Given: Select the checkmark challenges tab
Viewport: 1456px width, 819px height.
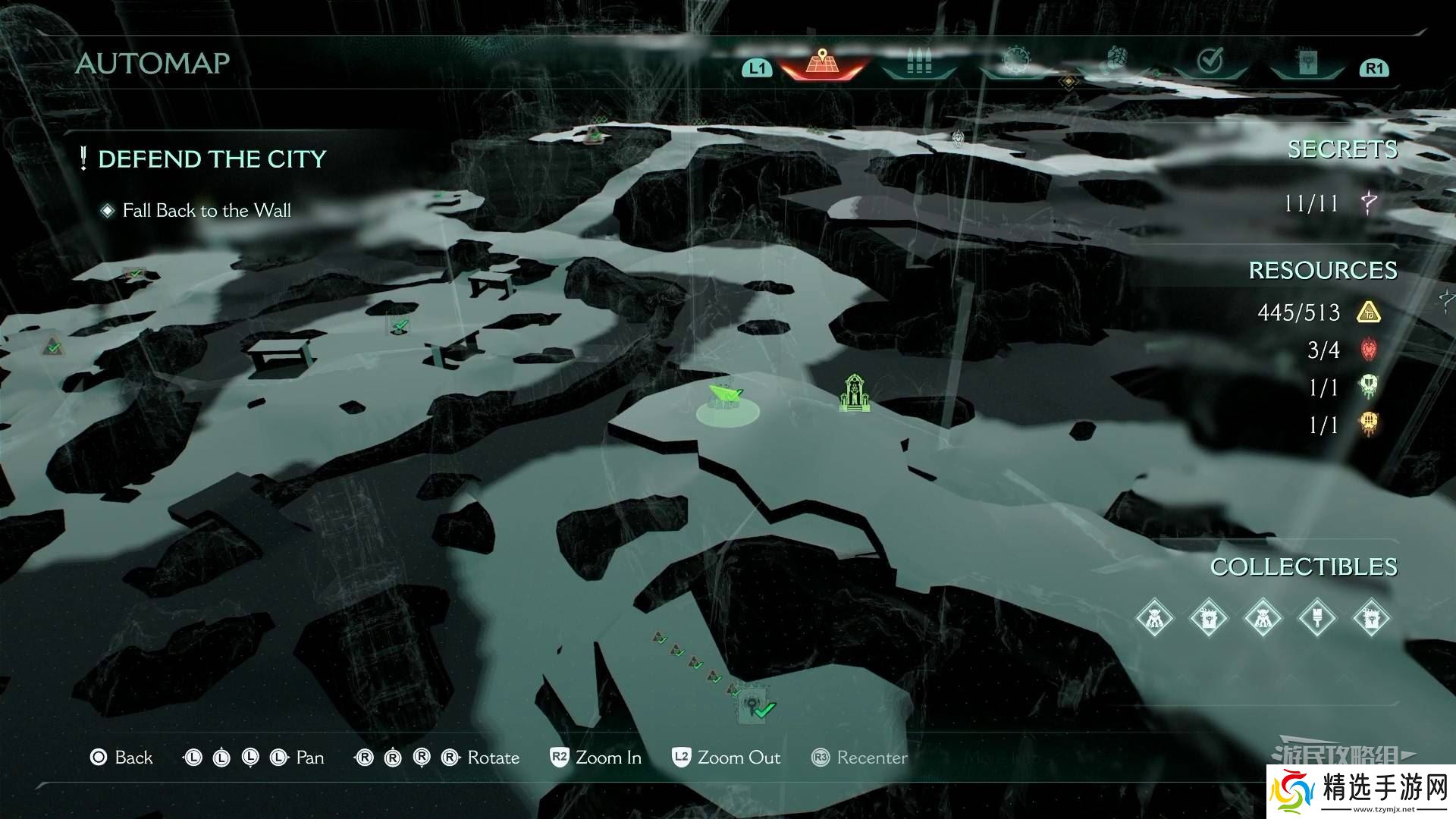Looking at the screenshot, I should click(x=1210, y=60).
